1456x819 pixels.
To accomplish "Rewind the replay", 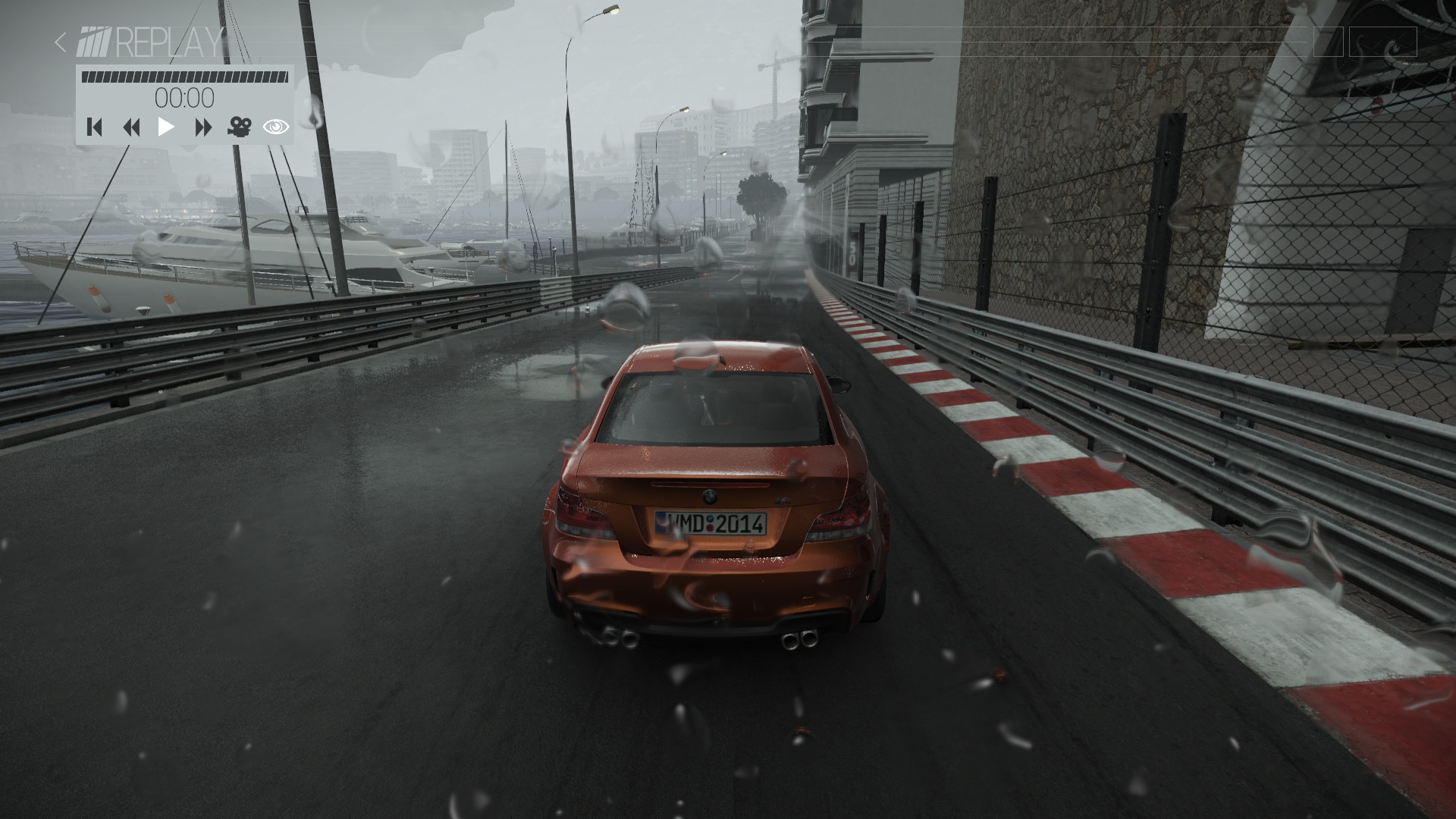I will coord(131,127).
